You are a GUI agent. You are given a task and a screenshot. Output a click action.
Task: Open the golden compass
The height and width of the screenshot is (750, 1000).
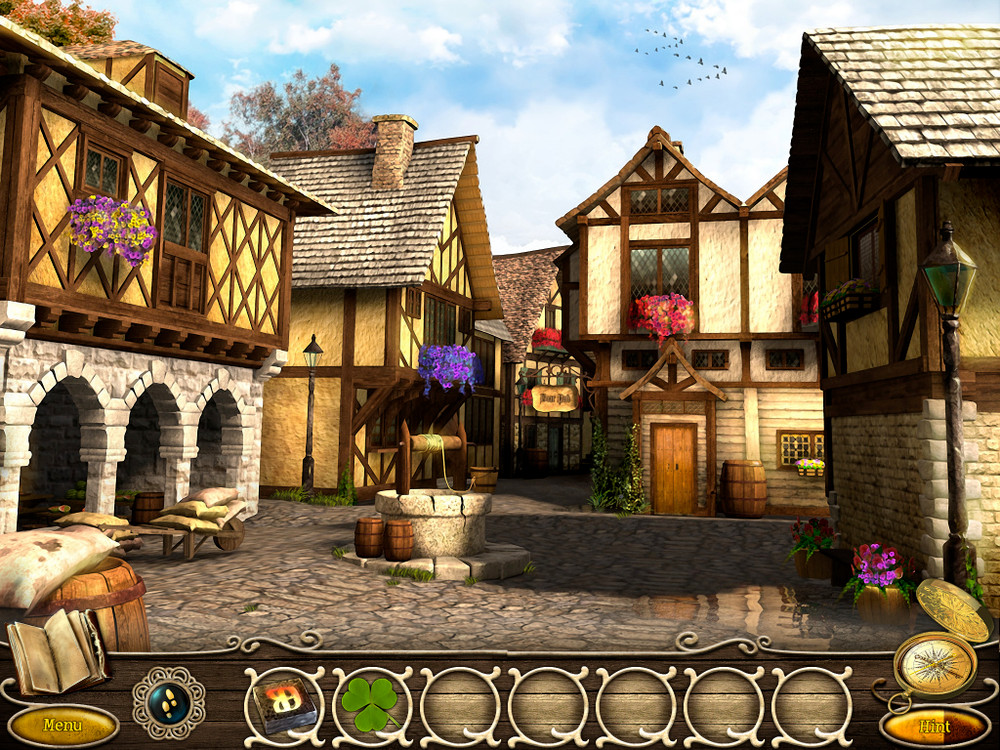[935, 662]
